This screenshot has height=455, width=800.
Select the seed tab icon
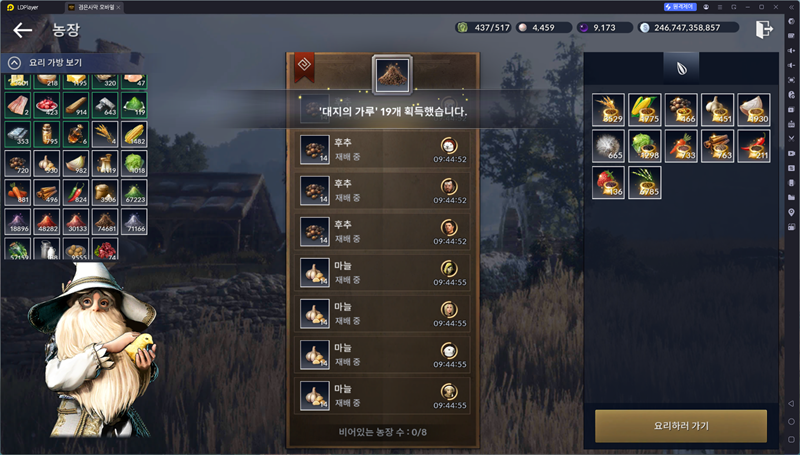(681, 68)
